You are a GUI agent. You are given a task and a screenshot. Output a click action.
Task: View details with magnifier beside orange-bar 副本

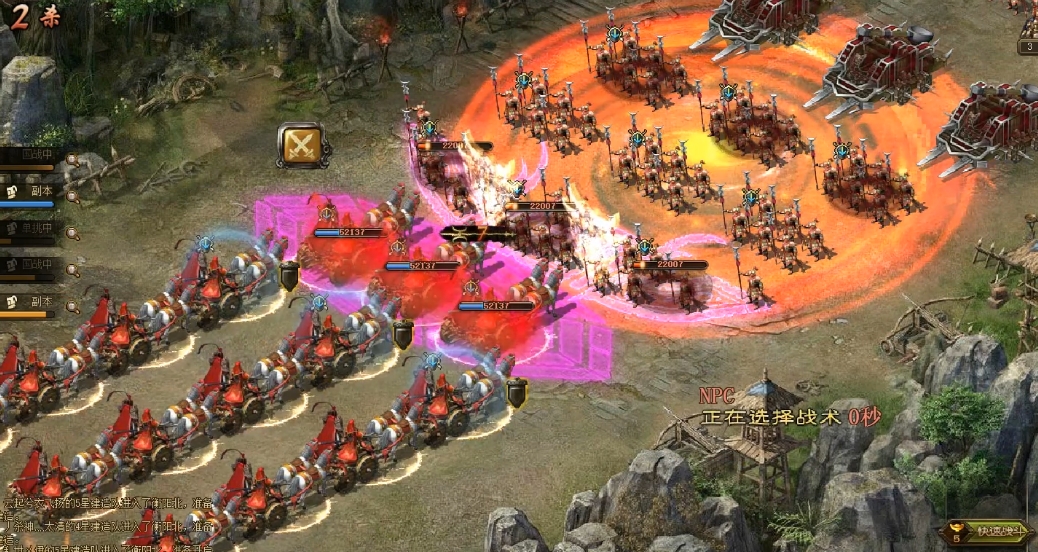tap(72, 303)
